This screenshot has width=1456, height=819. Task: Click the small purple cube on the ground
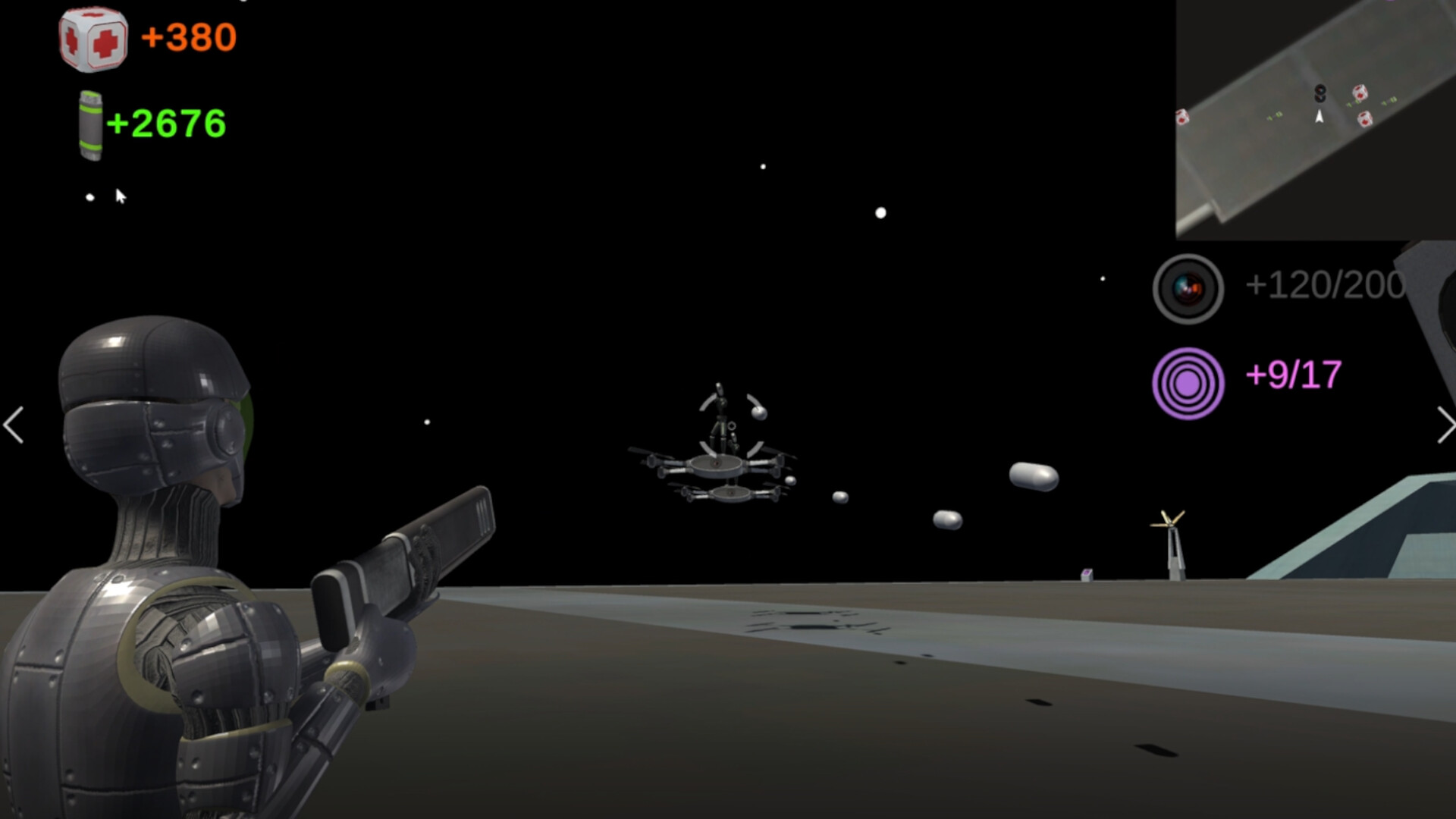pyautogui.click(x=1086, y=574)
